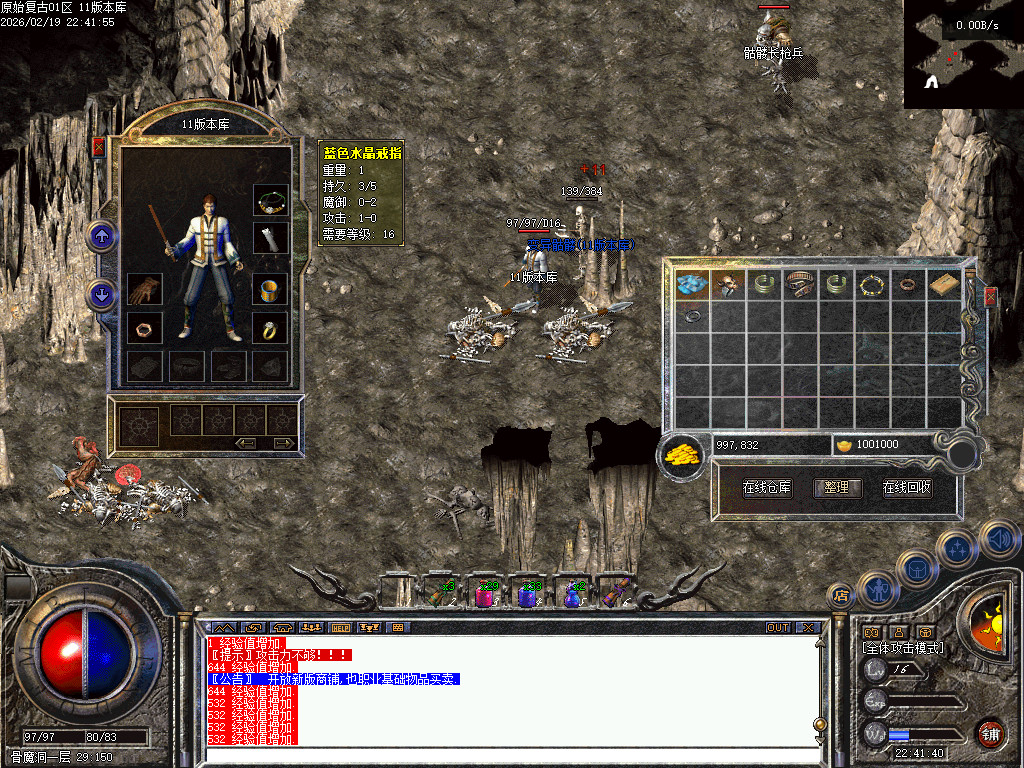The image size is (1024, 768).
Task: Select the gold-studded necklace in bag
Action: point(871,285)
